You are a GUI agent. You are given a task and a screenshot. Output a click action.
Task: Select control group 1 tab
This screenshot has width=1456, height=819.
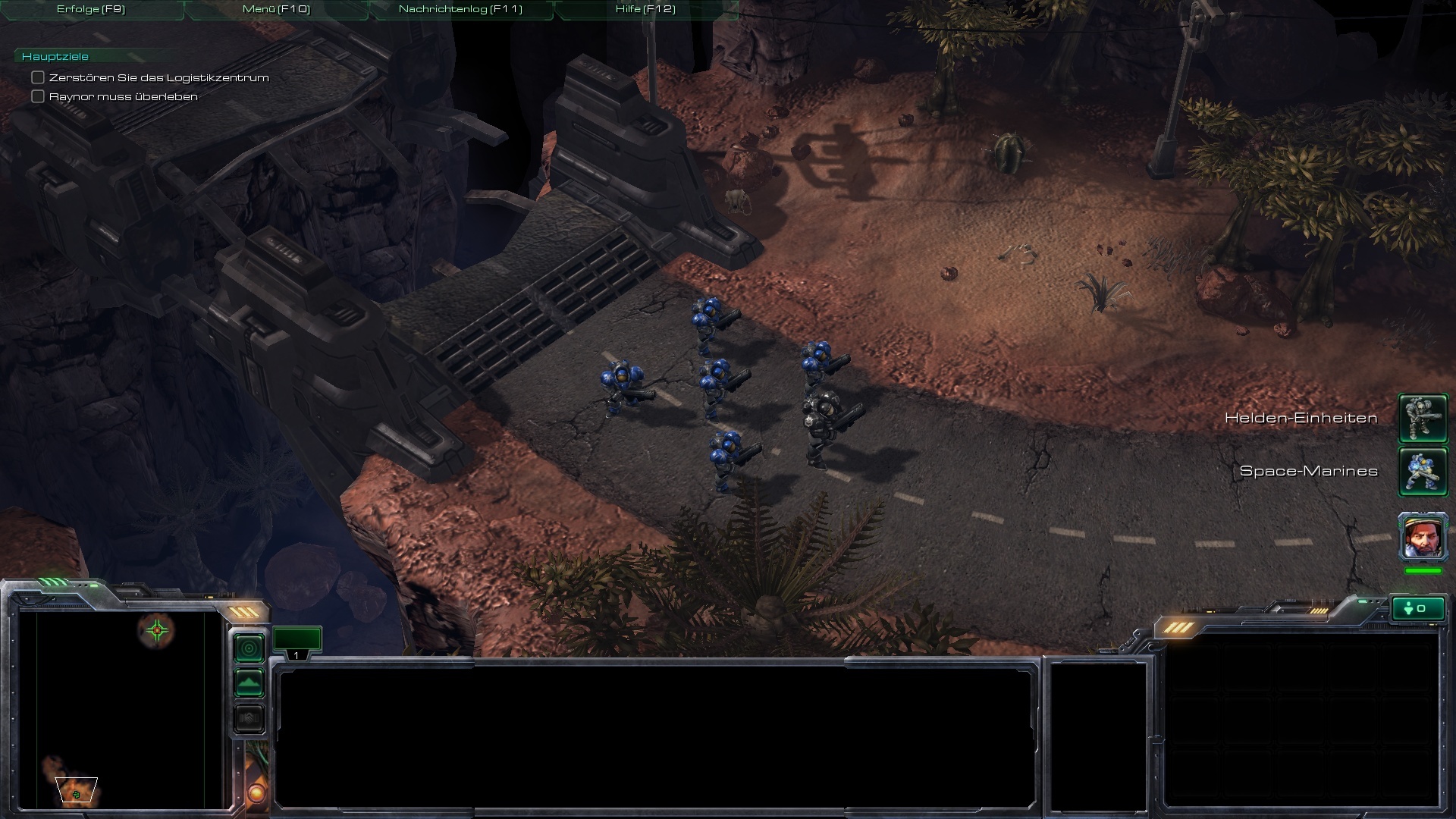click(297, 642)
